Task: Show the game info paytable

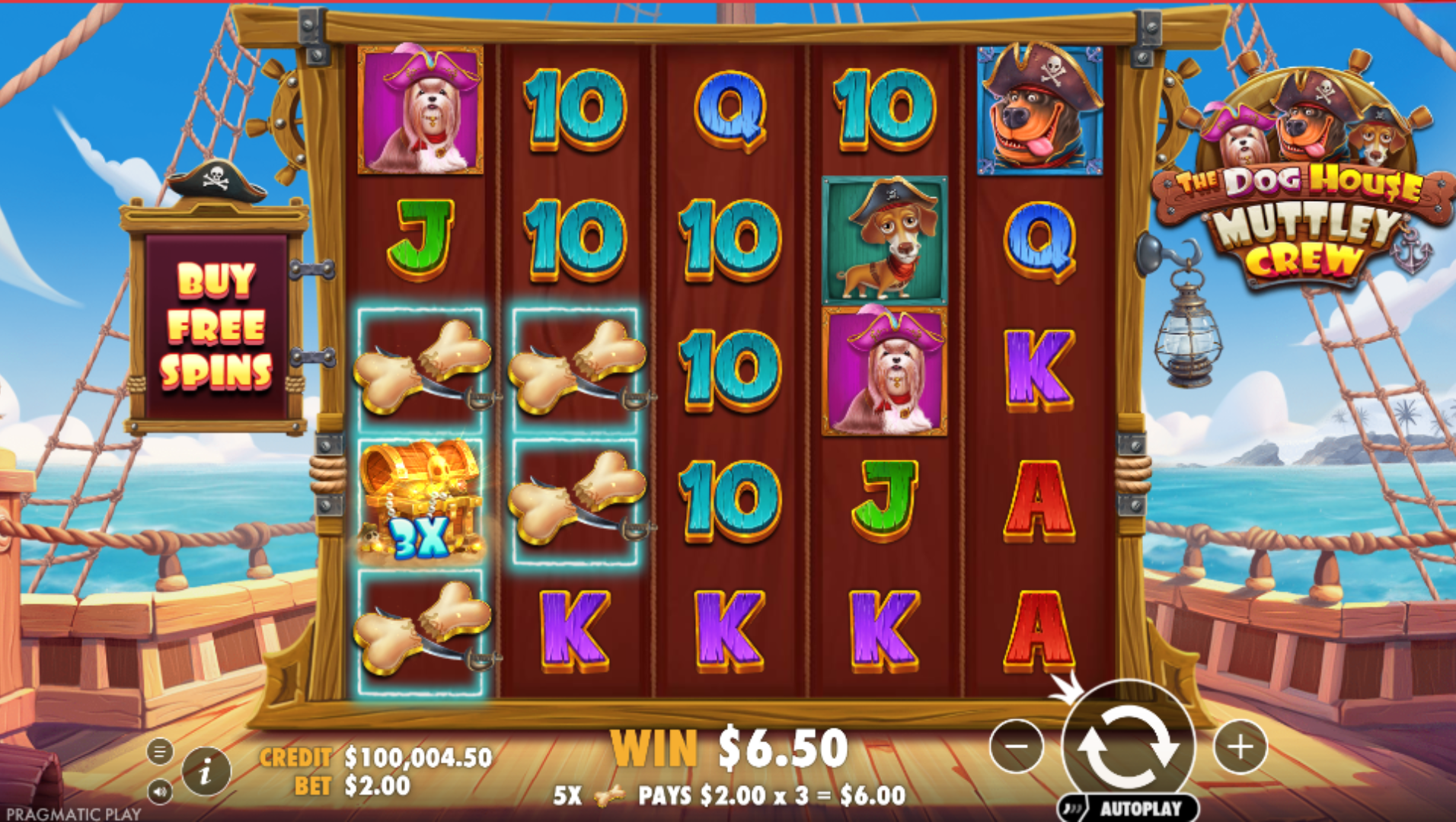Action: 206,773
